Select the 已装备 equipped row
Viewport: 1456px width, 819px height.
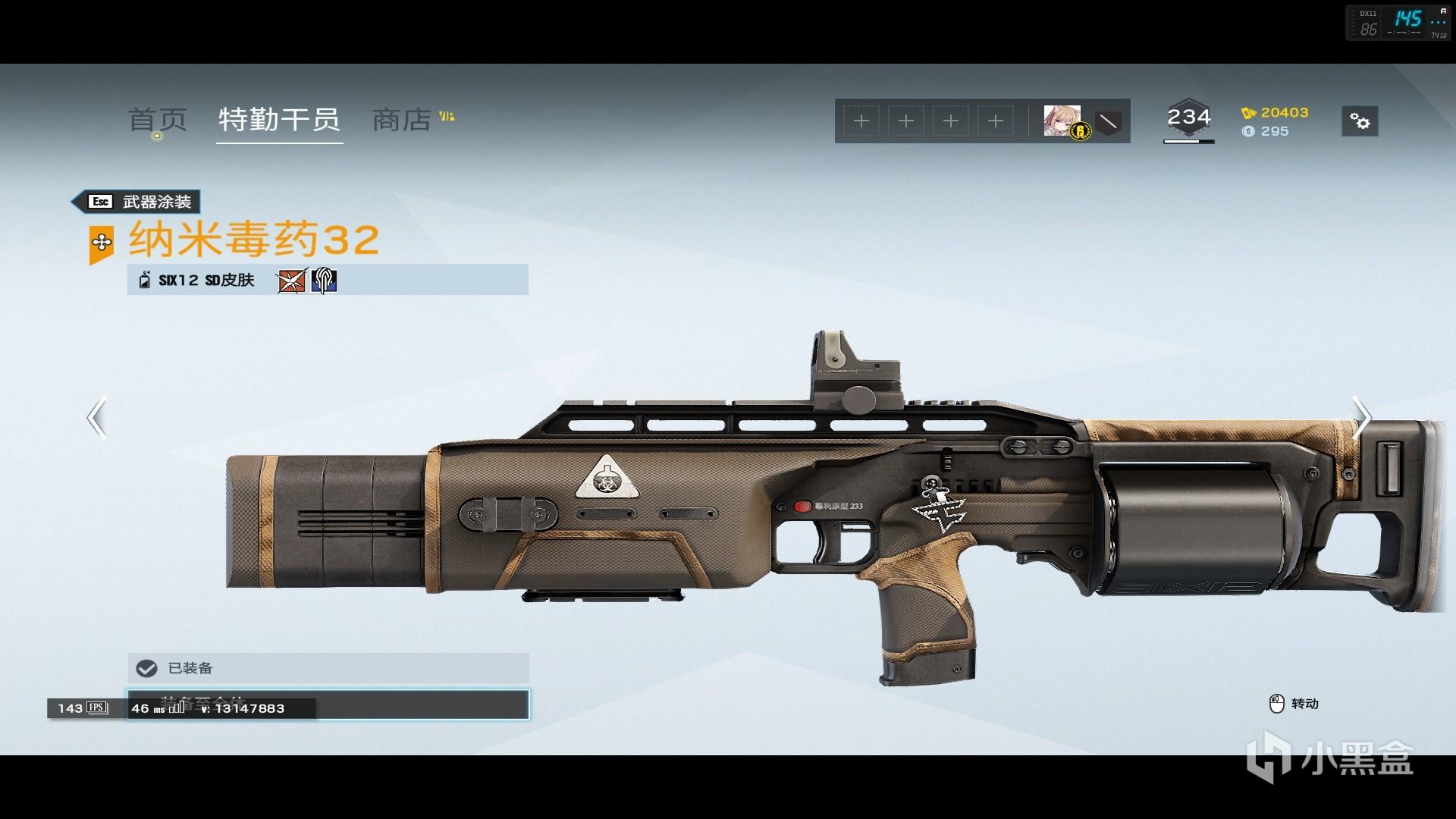click(x=328, y=668)
